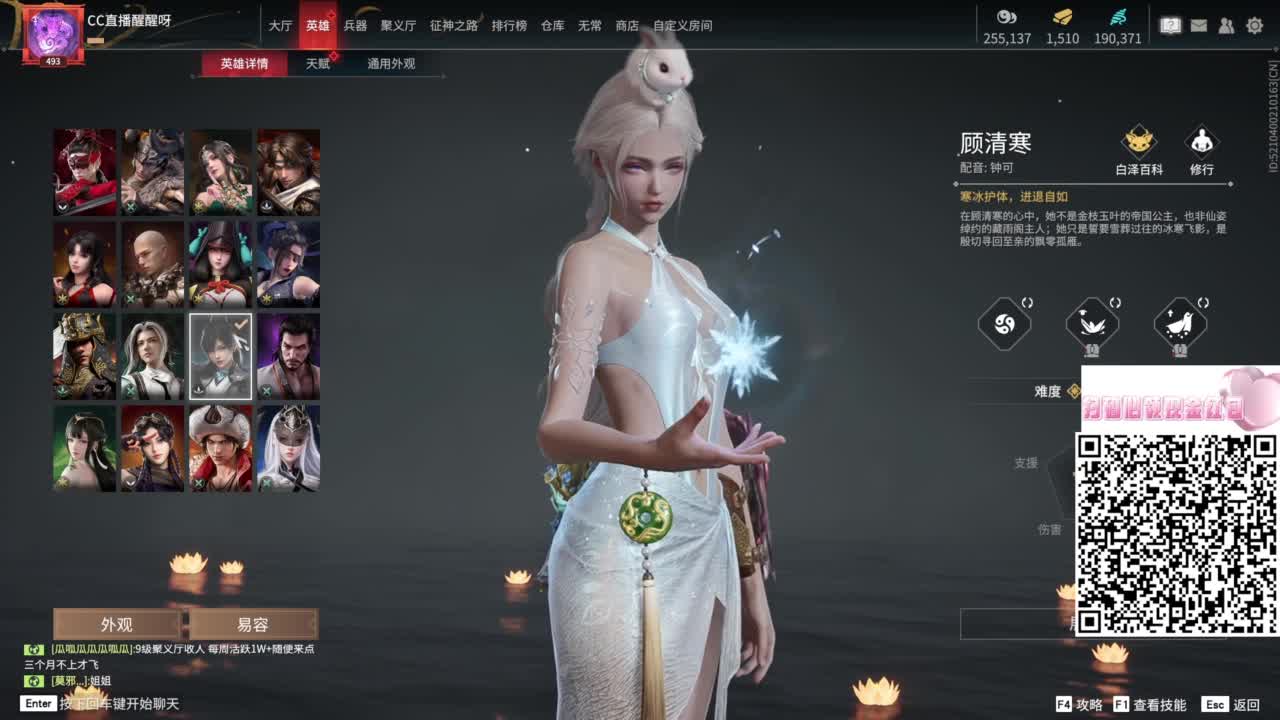The image size is (1280, 720).
Task: Open the settings gear icon
Action: point(1255,24)
